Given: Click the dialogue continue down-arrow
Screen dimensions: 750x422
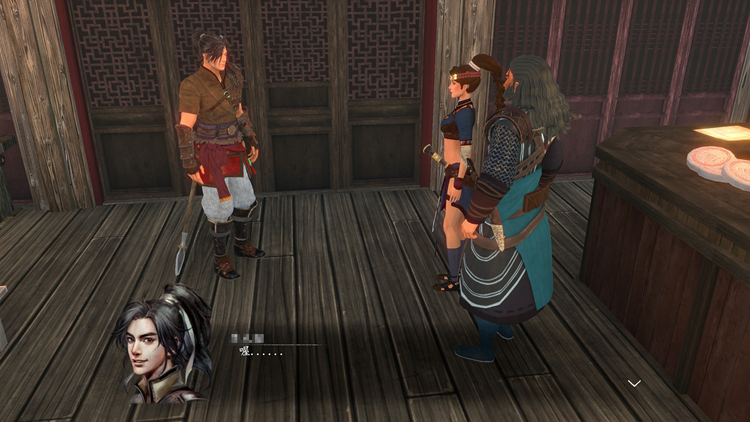Looking at the screenshot, I should point(634,383).
